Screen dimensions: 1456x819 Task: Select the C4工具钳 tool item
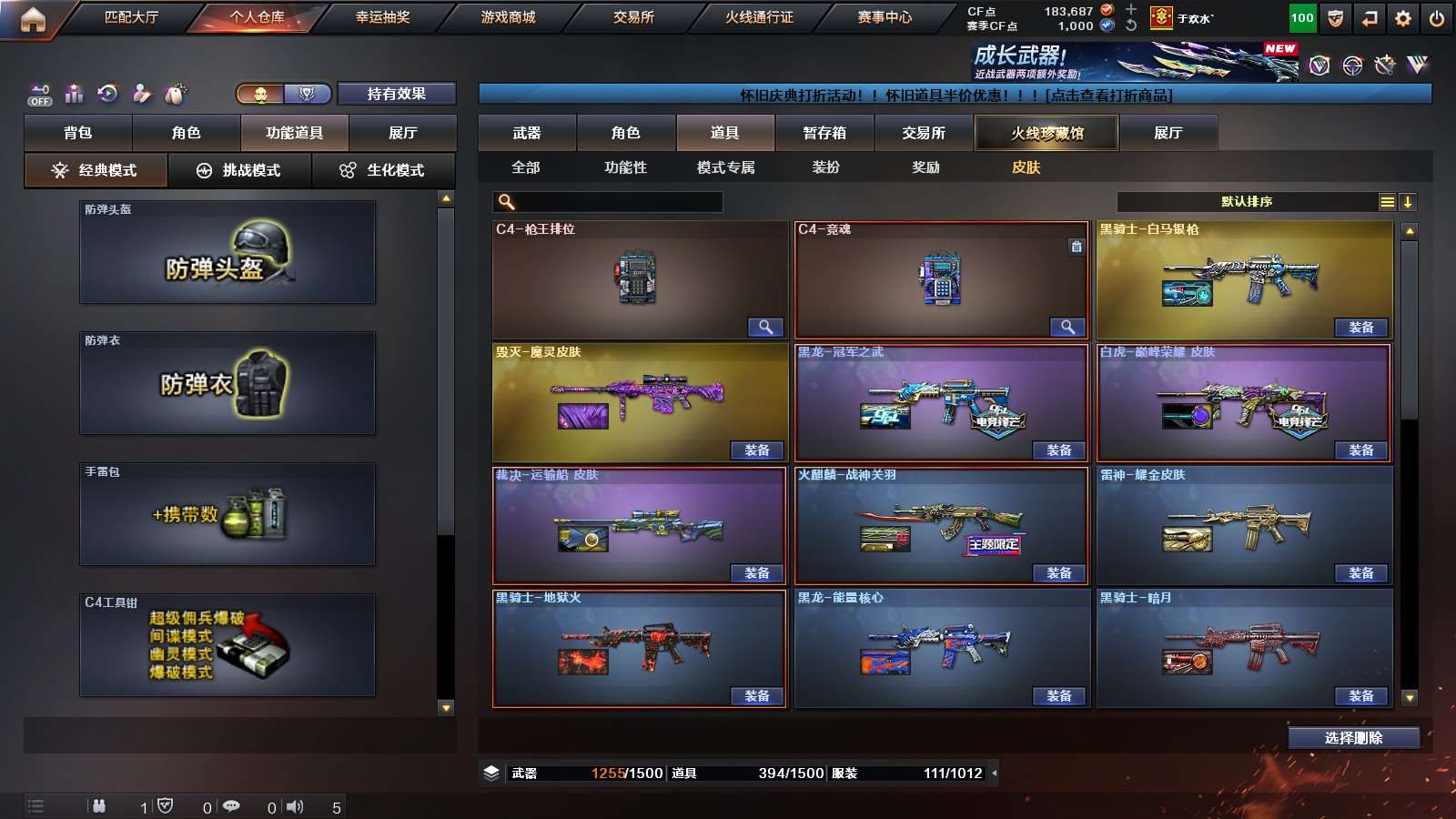pyautogui.click(x=227, y=645)
